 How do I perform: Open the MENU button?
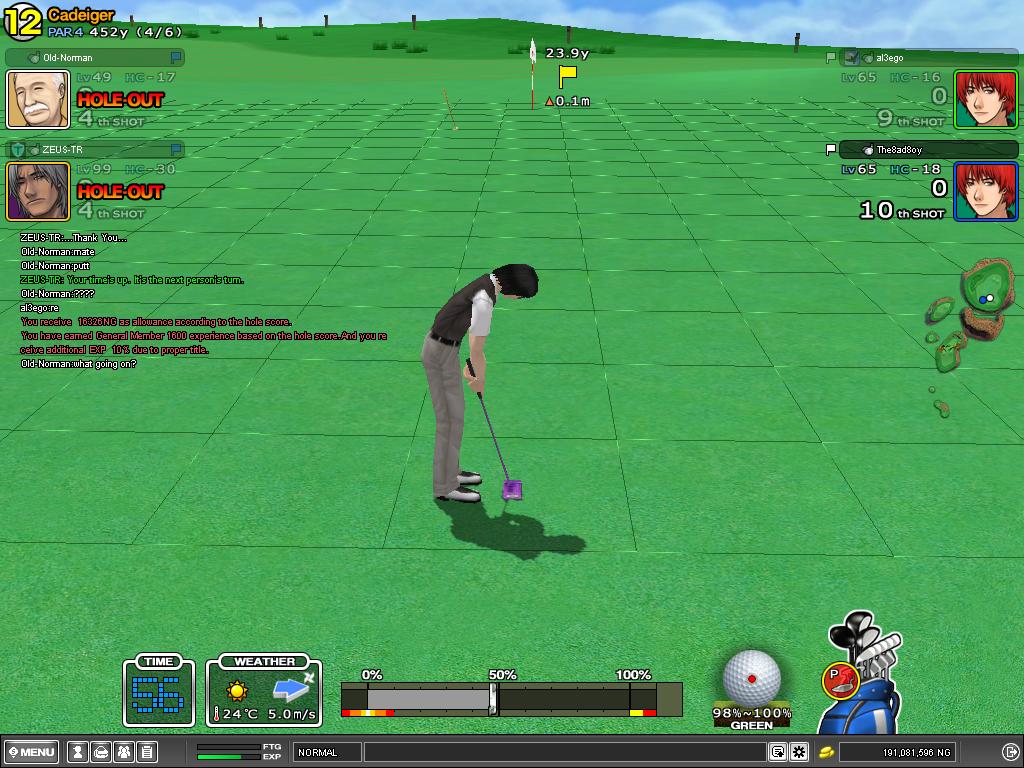click(x=31, y=752)
